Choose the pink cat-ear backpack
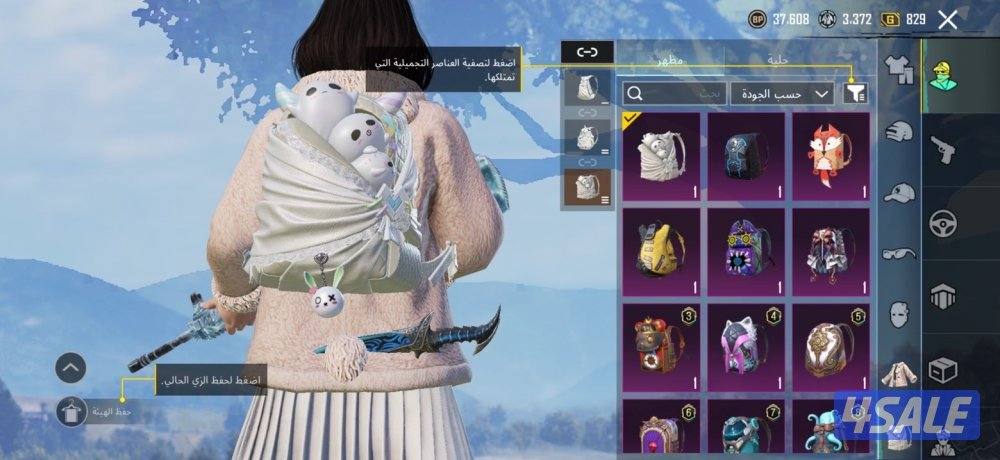 point(745,345)
